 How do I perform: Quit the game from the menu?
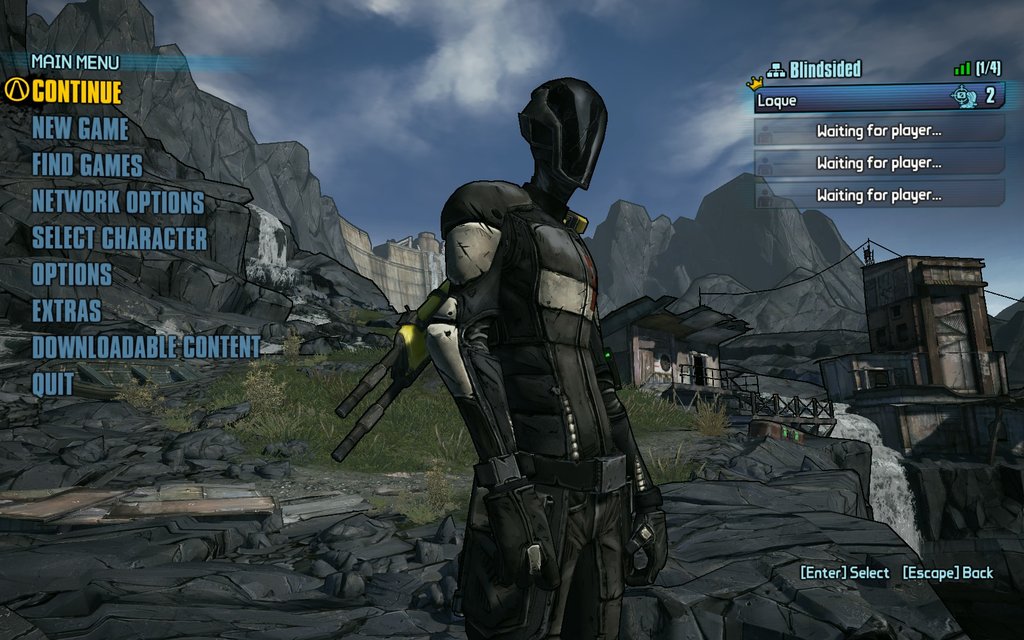click(52, 383)
